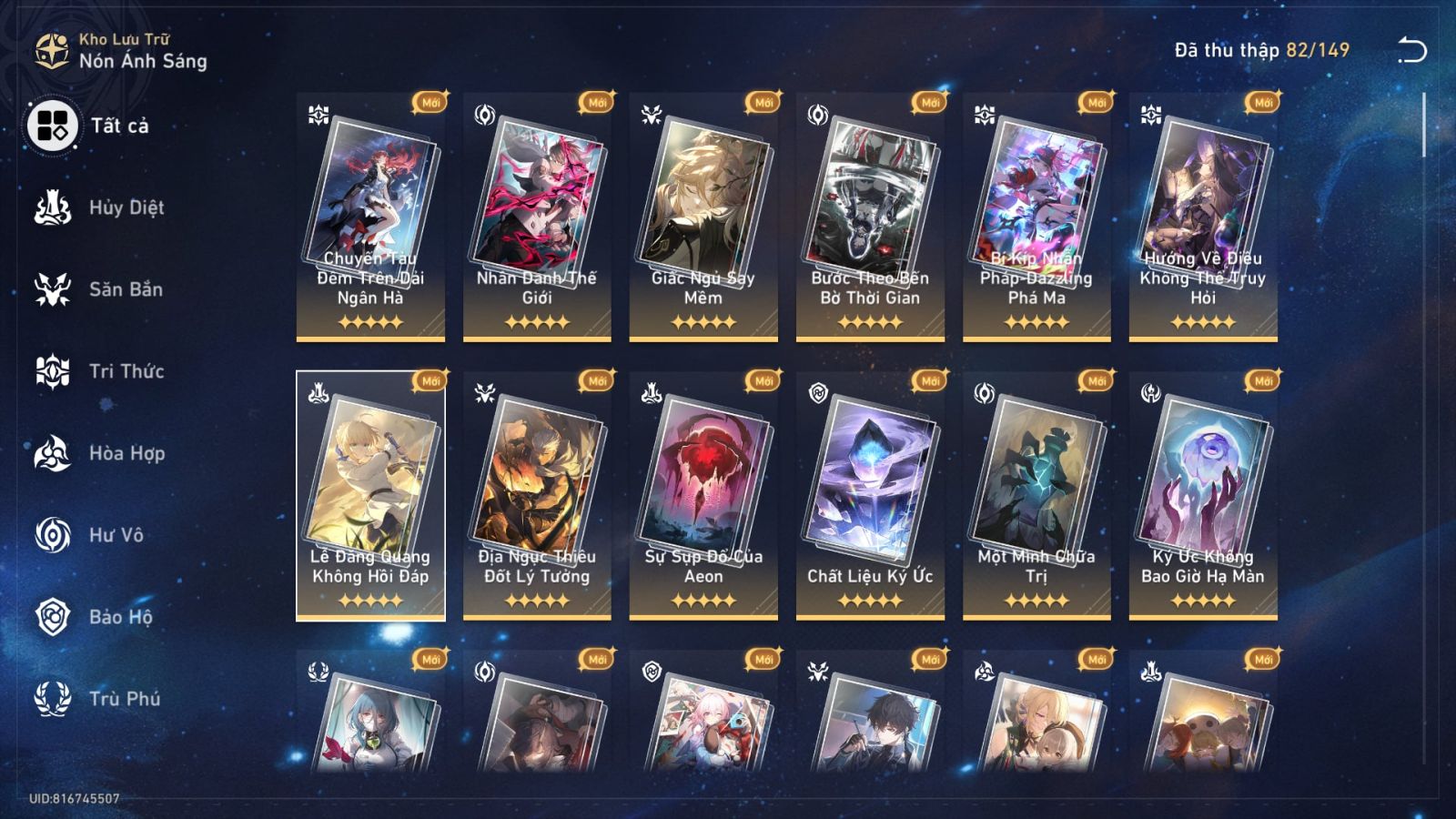The image size is (1456, 819).
Task: Select the Săn Bắn path filter icon
Action: 53,289
